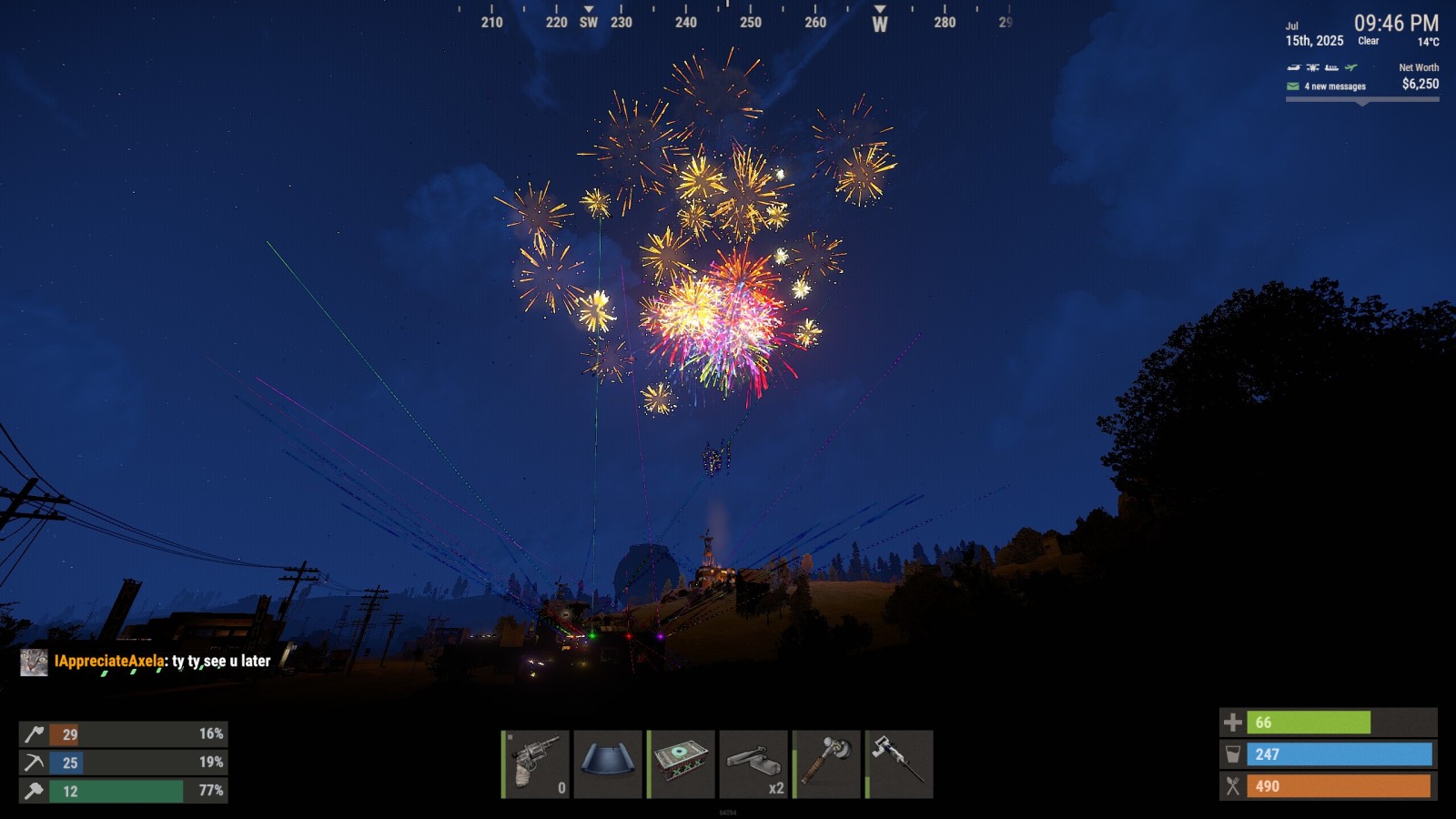Click the cargo ship event icon
Screen dimensions: 1456x819
click(1331, 67)
